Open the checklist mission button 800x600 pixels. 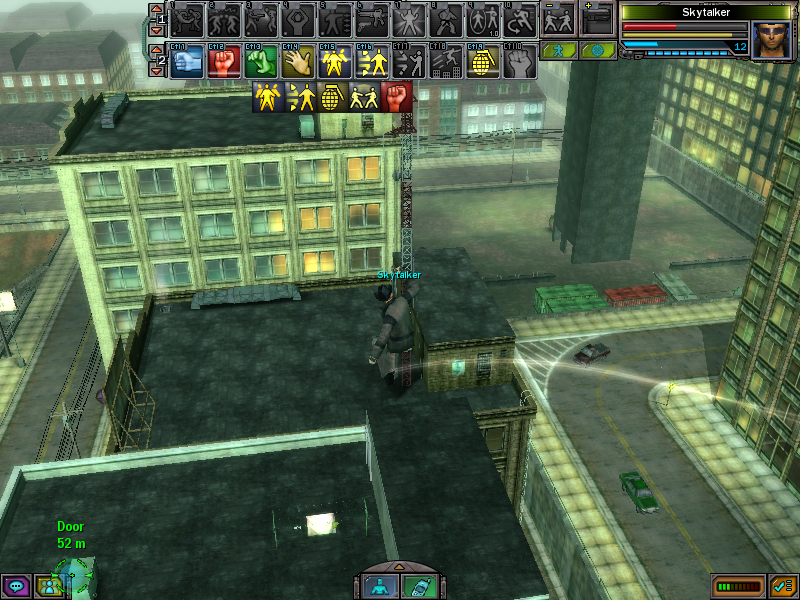[x=783, y=585]
